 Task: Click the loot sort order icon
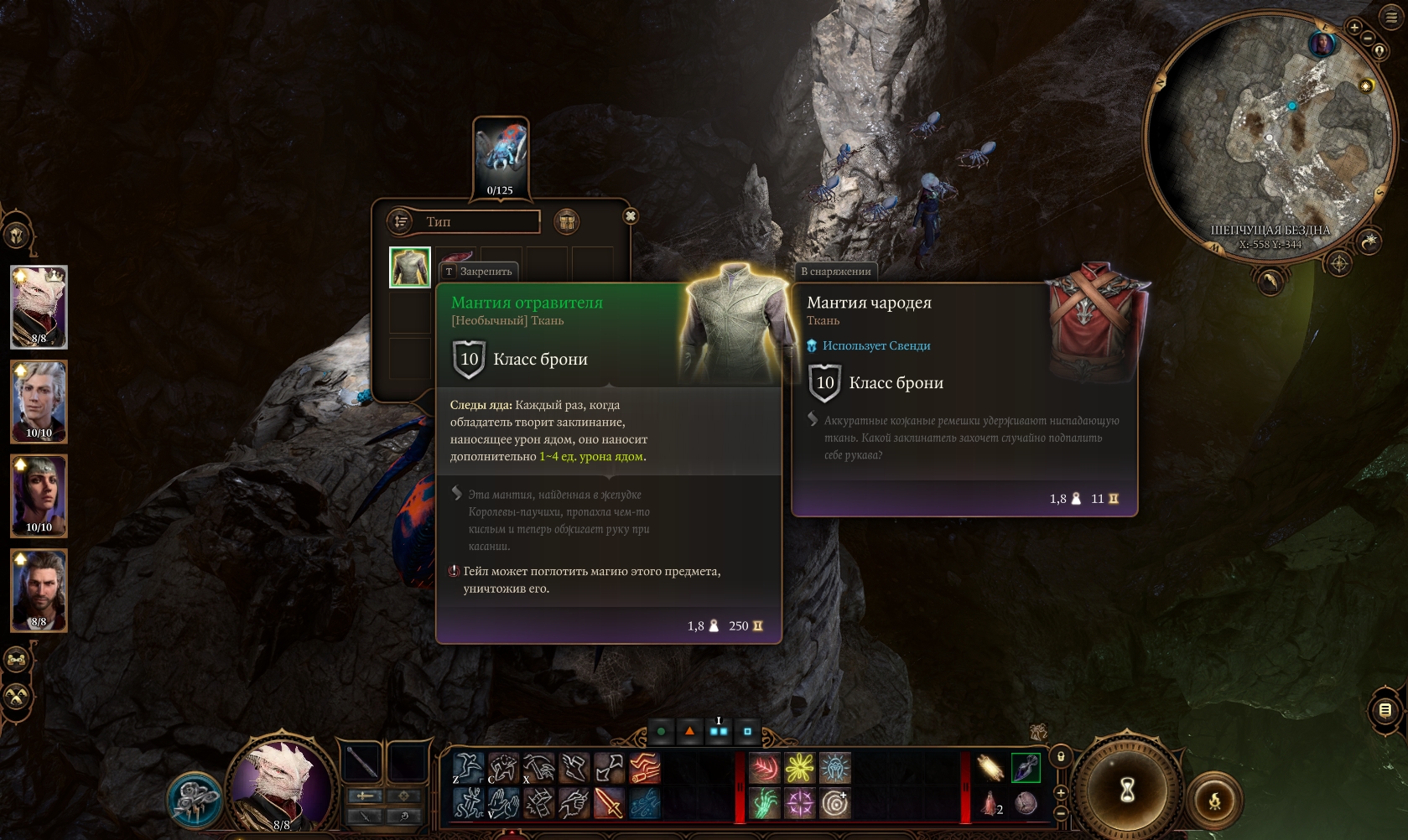tap(401, 221)
